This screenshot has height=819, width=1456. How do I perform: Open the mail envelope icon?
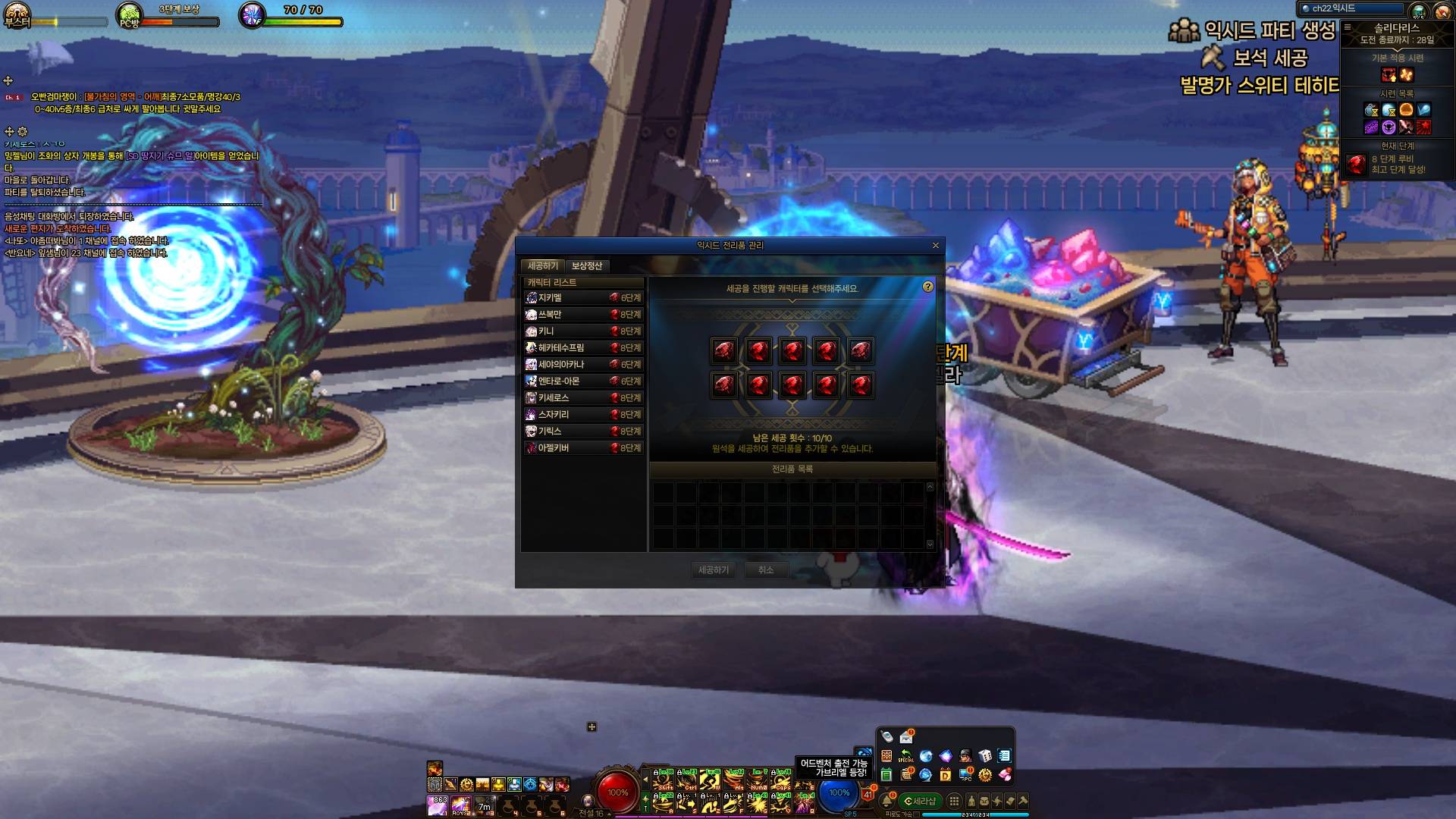pos(906,737)
